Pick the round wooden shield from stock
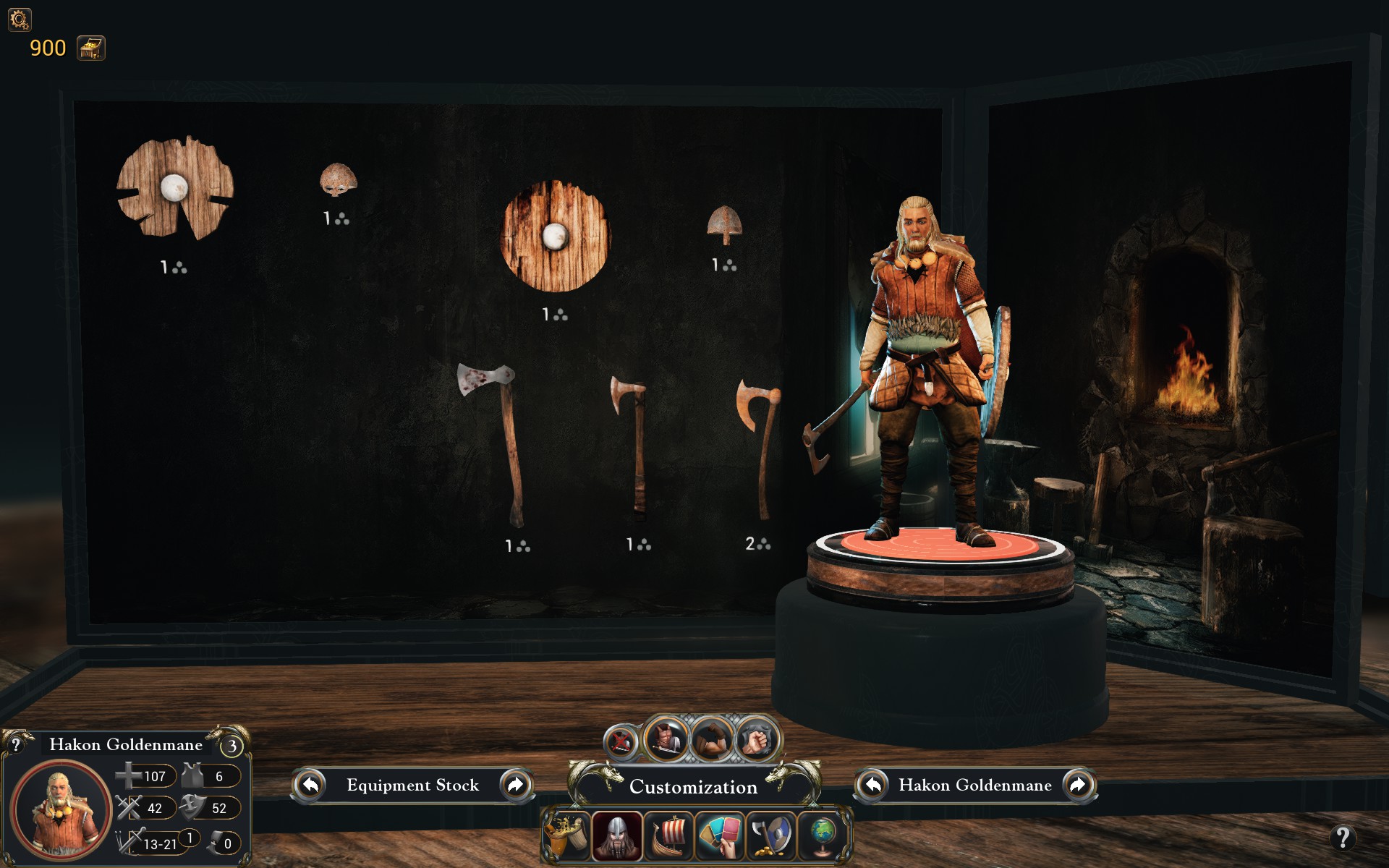 pos(555,236)
